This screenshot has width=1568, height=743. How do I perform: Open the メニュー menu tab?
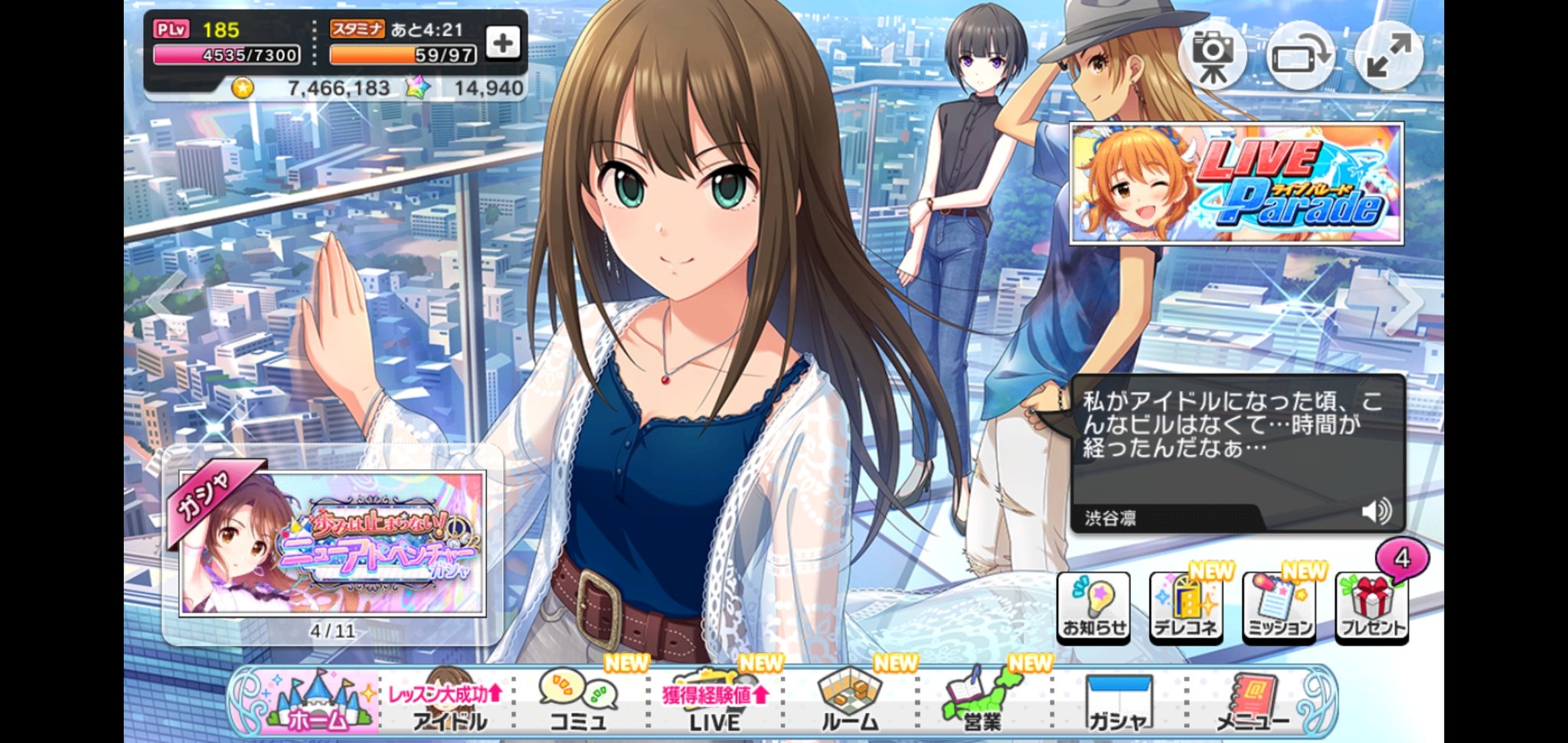1251,702
